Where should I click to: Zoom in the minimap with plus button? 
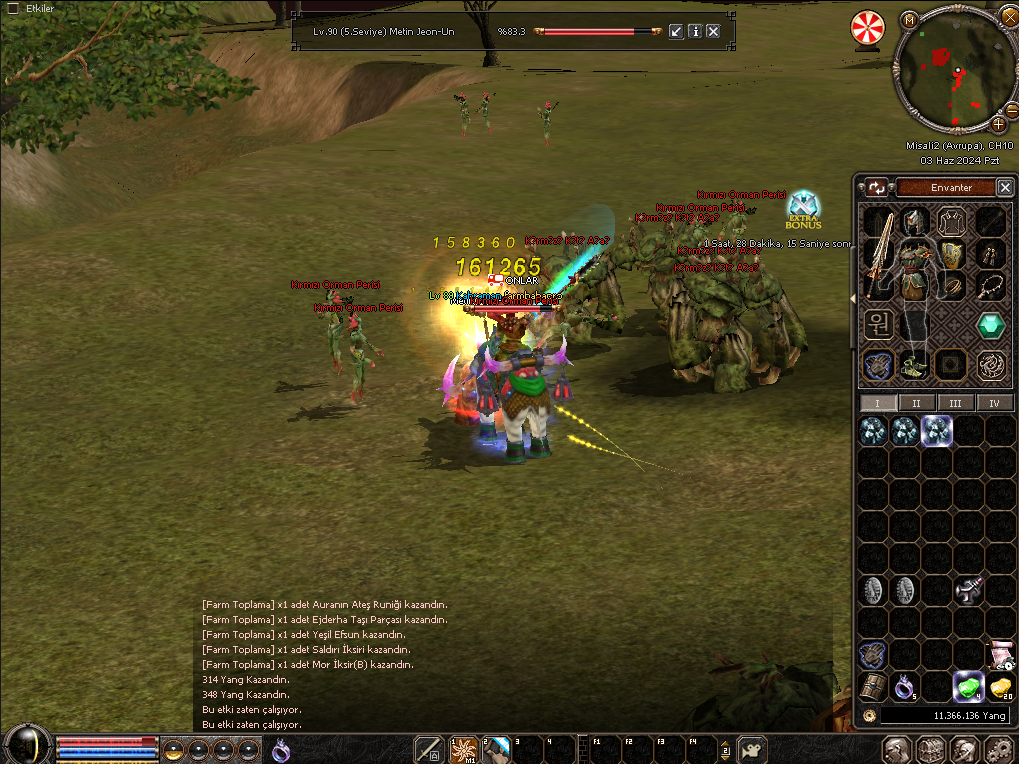pyautogui.click(x=998, y=125)
